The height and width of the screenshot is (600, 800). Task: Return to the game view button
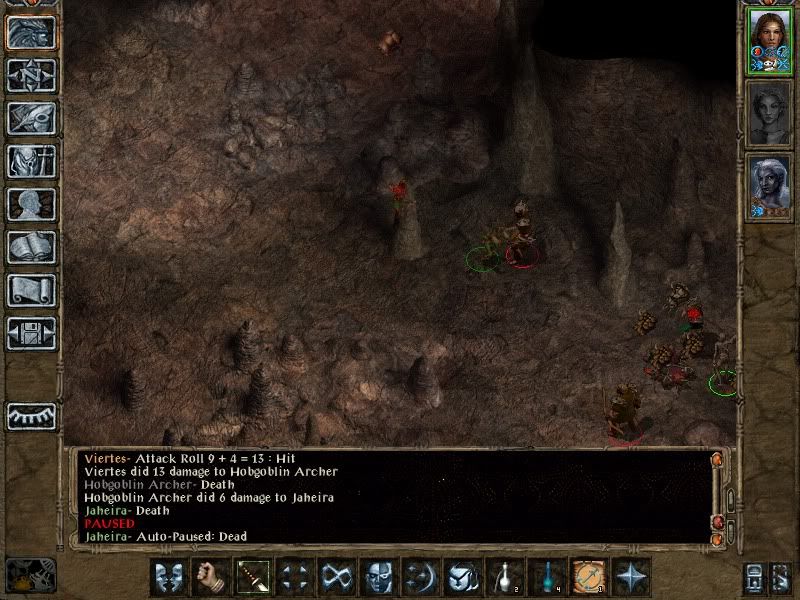coord(31,32)
